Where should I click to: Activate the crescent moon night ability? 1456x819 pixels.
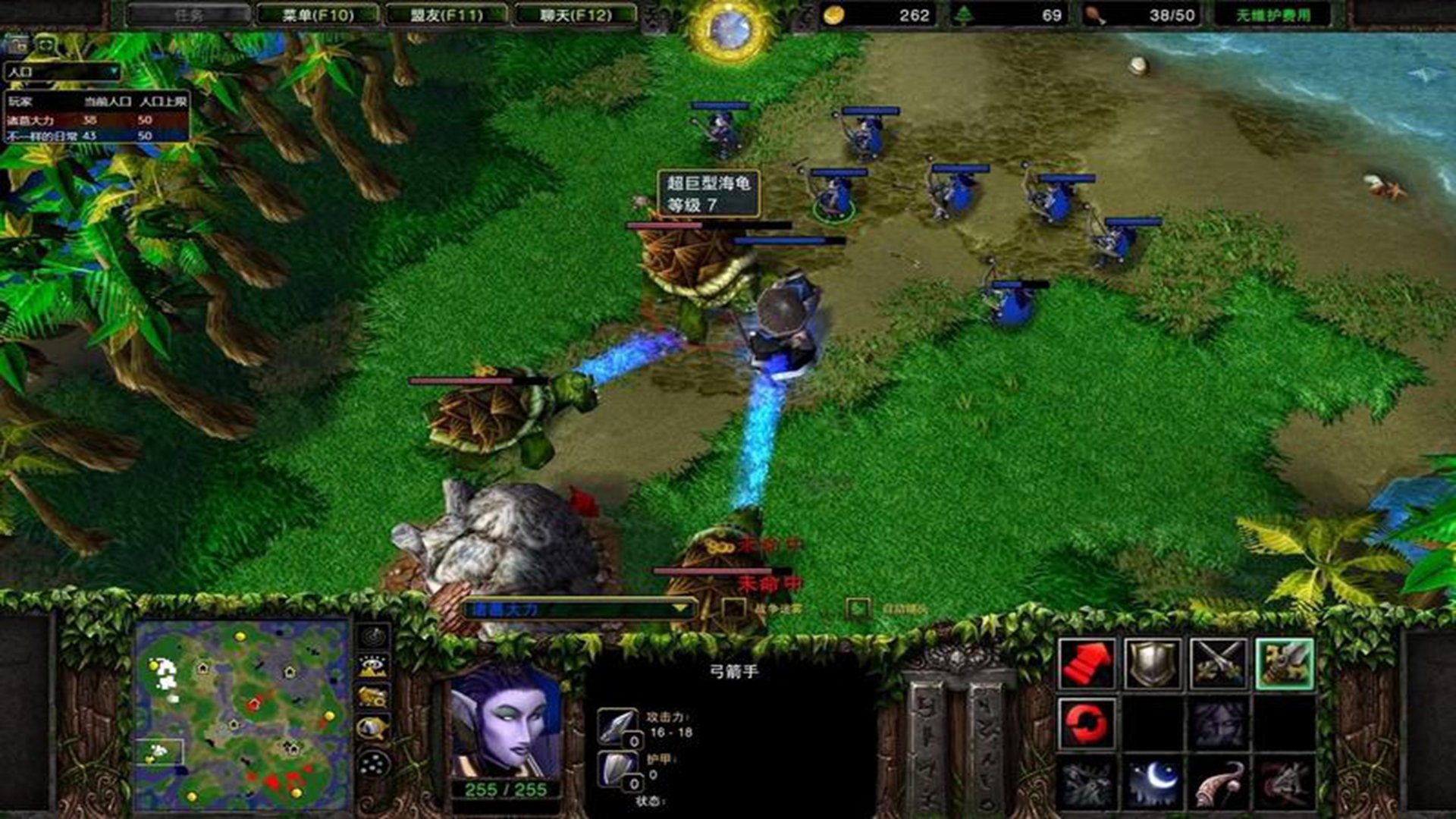point(1152,783)
